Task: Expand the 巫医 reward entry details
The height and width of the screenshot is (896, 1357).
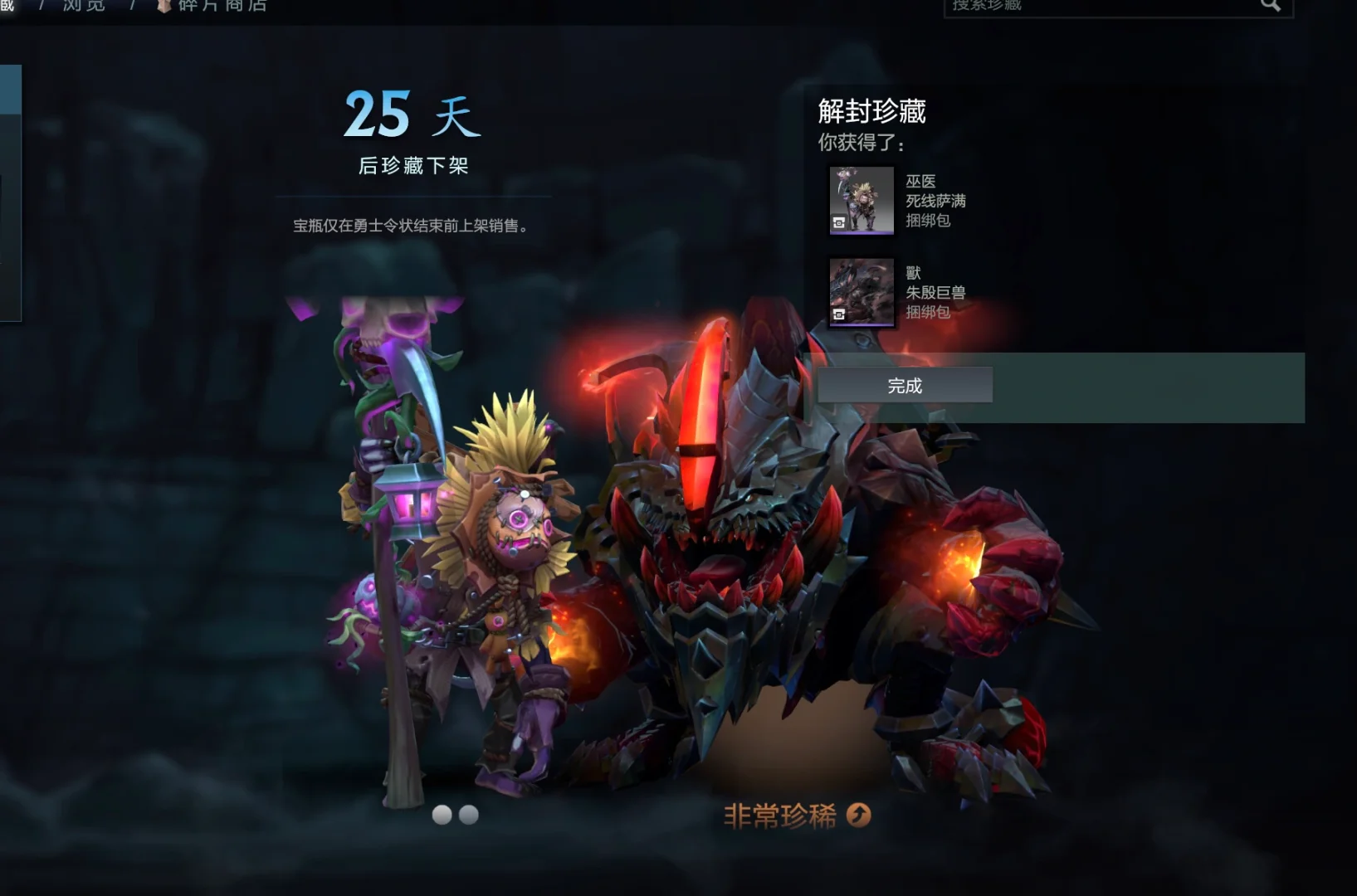Action: coord(935,202)
